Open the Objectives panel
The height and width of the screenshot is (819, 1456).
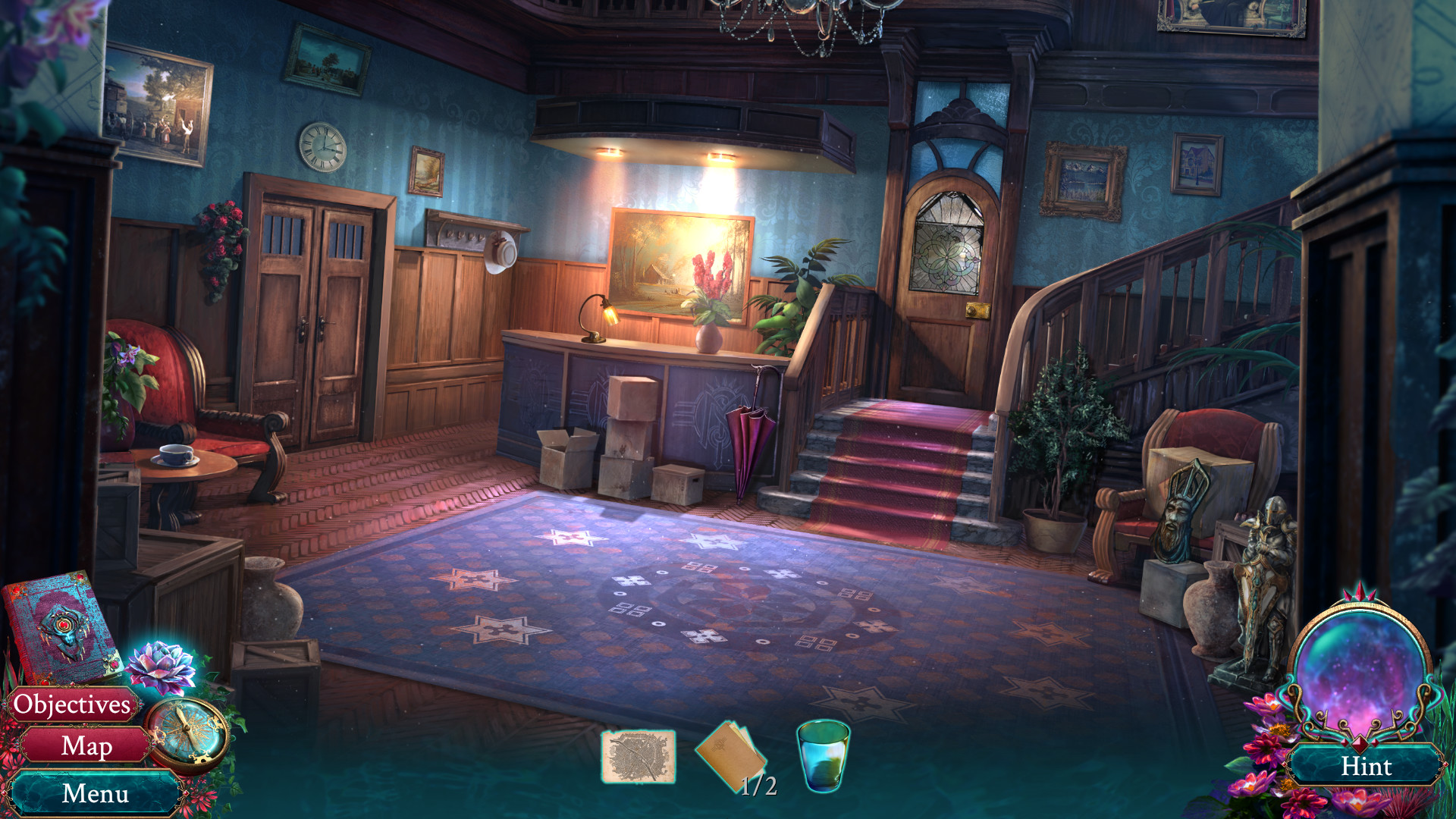tap(72, 706)
